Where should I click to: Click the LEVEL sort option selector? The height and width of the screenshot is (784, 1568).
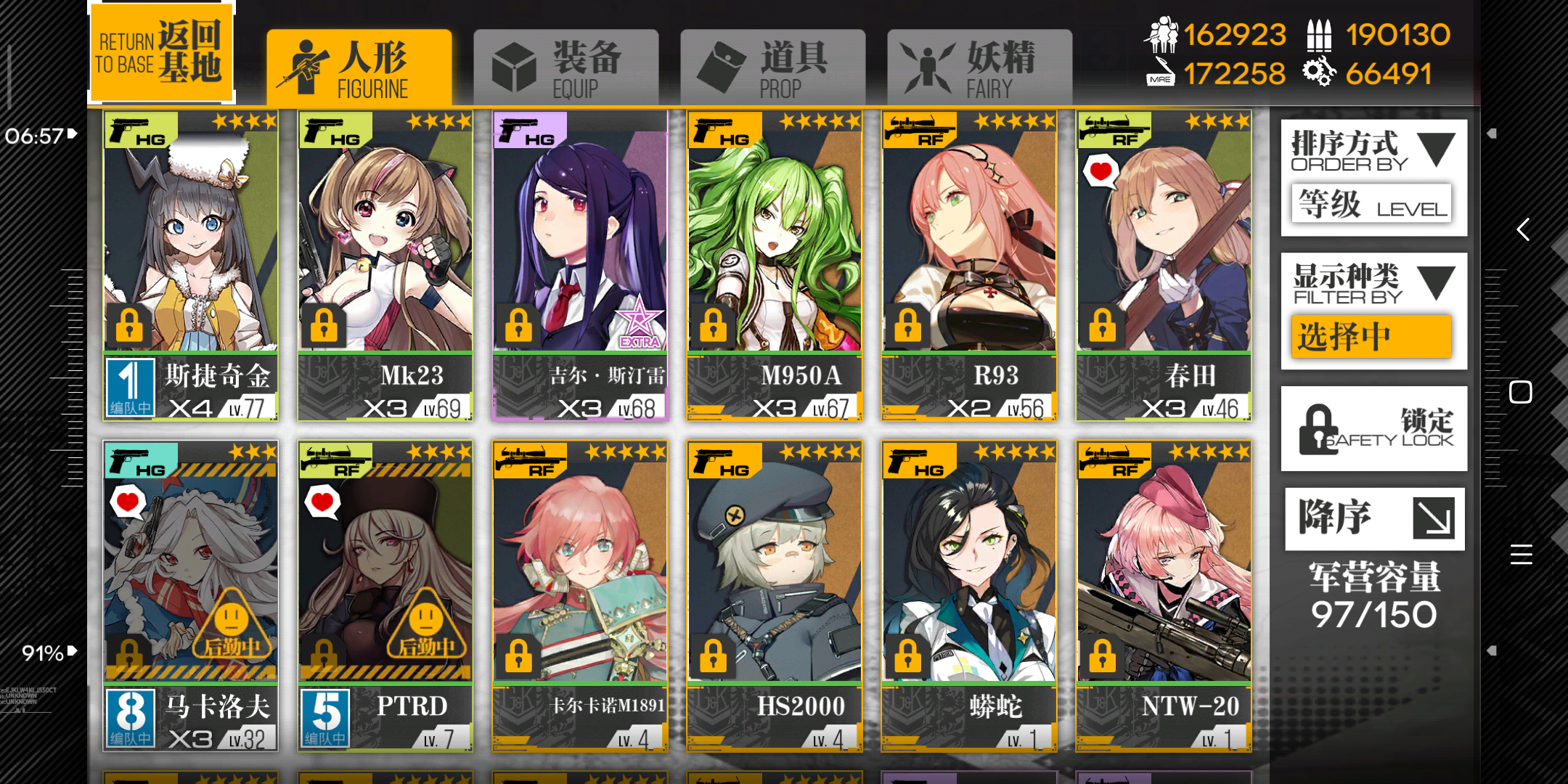1371,204
